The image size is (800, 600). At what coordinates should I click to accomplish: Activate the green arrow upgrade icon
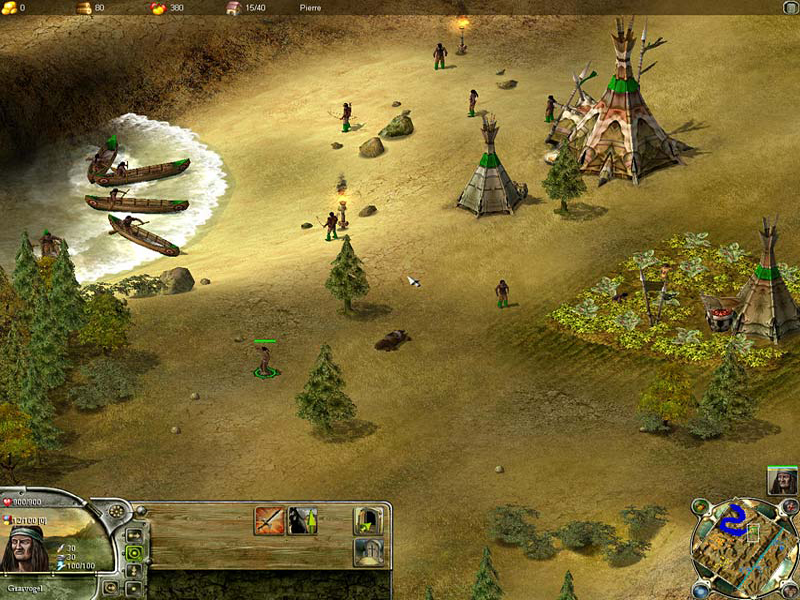(x=303, y=520)
